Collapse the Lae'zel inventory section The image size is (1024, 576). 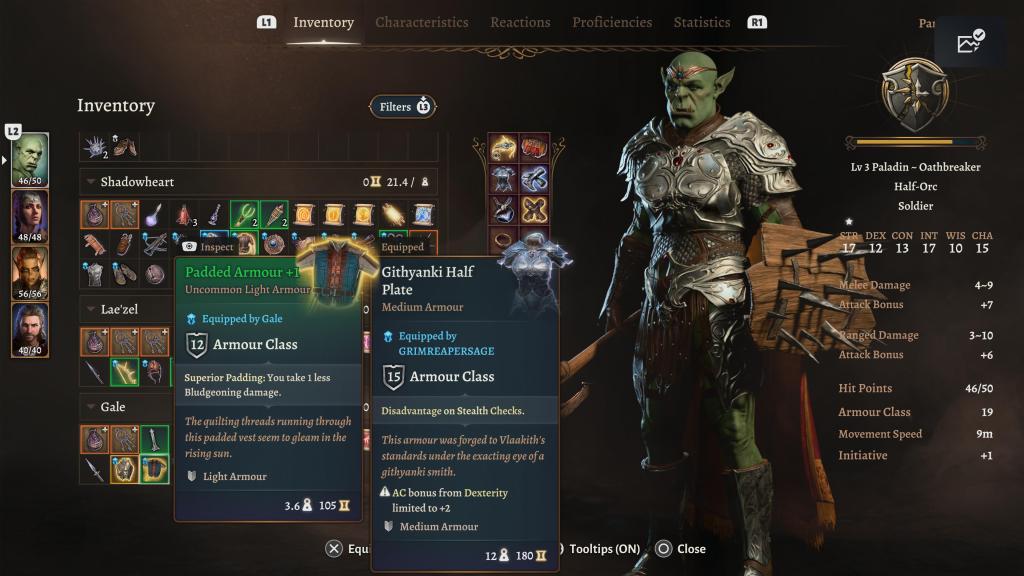[91, 310]
